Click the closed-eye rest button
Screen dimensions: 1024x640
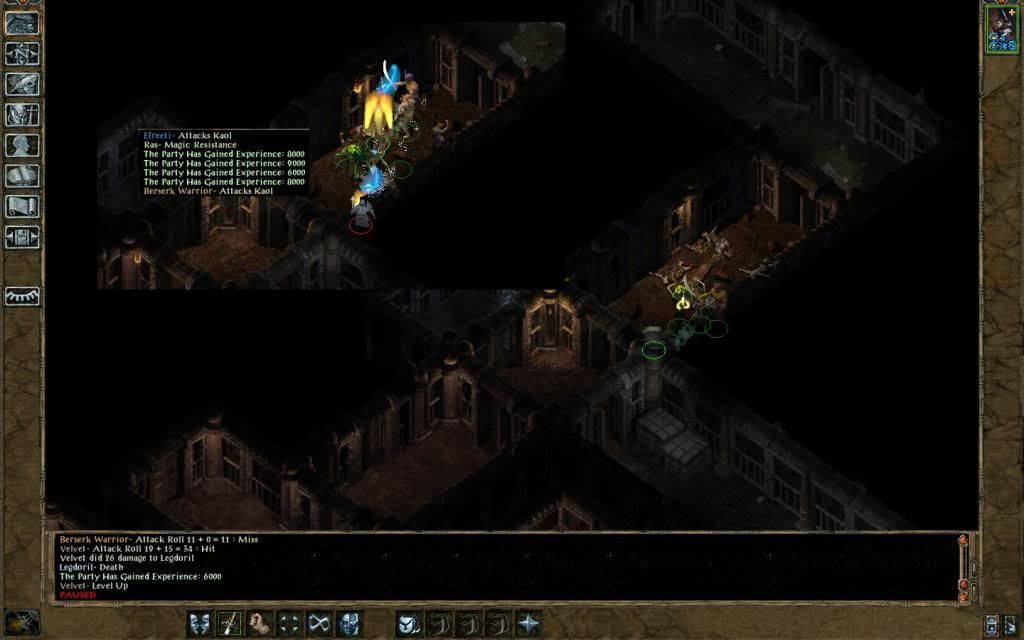click(21, 296)
